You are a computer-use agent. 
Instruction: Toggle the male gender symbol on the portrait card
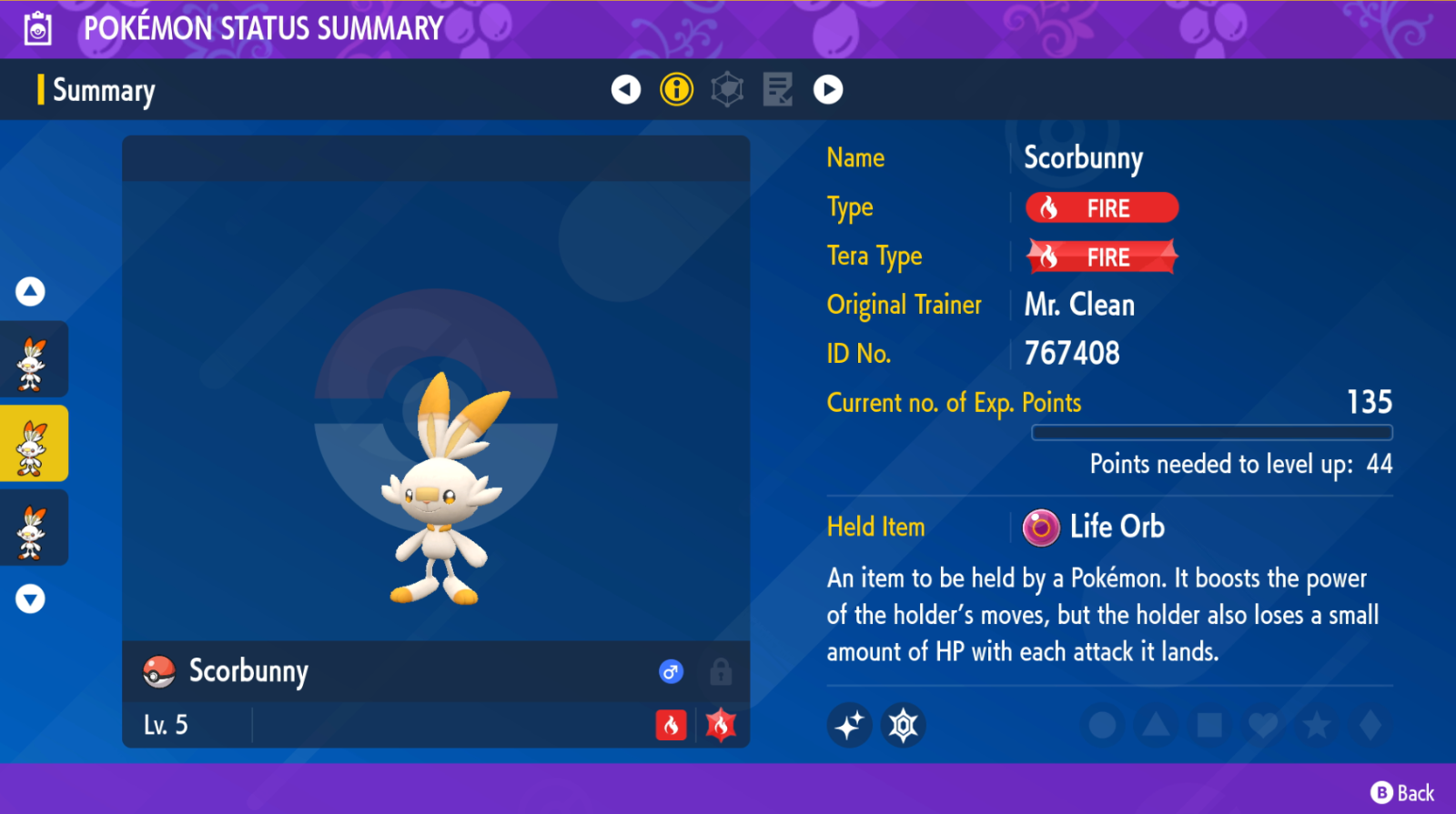coord(672,671)
